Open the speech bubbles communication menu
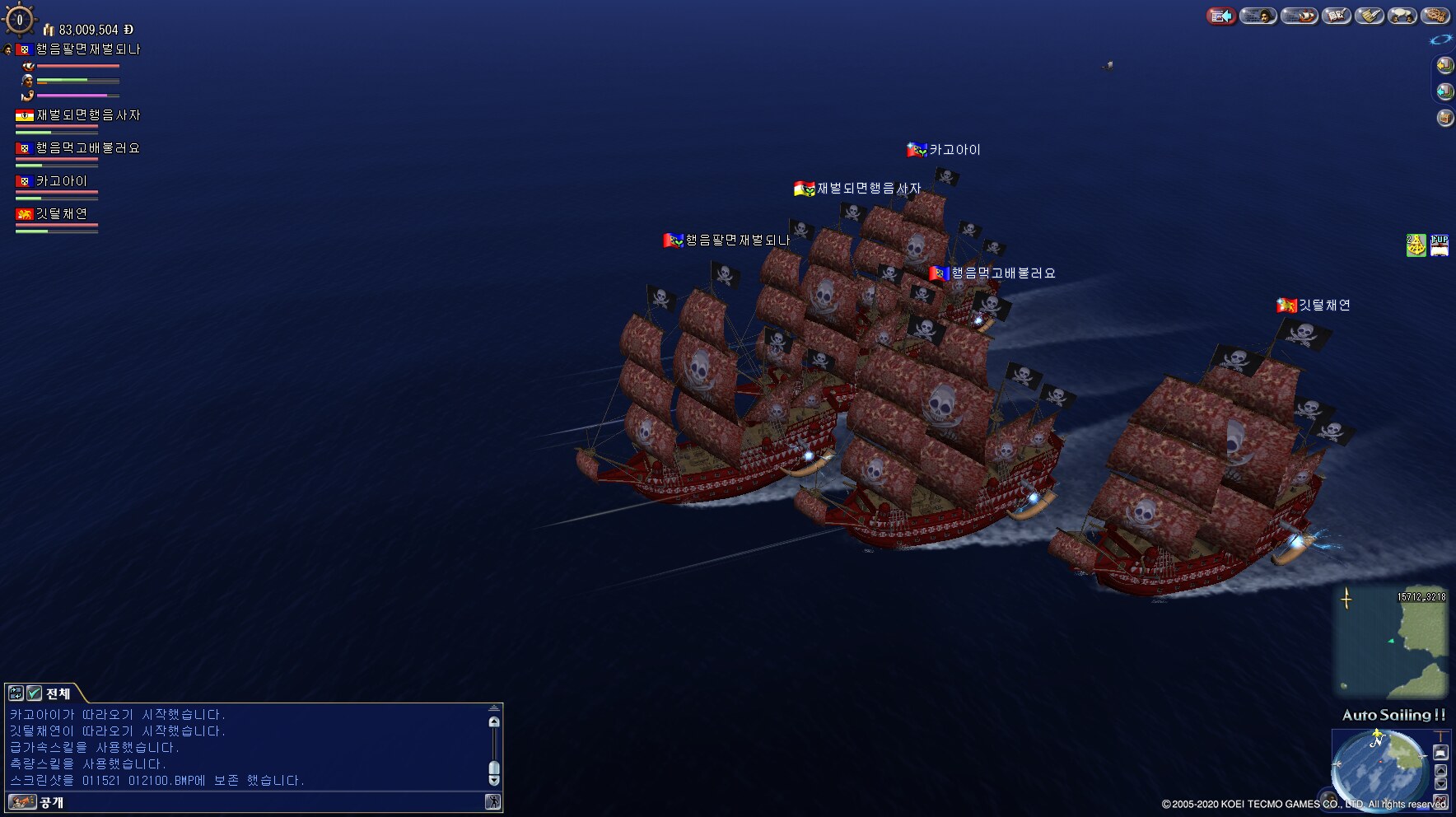This screenshot has width=1456, height=817. [x=1402, y=16]
